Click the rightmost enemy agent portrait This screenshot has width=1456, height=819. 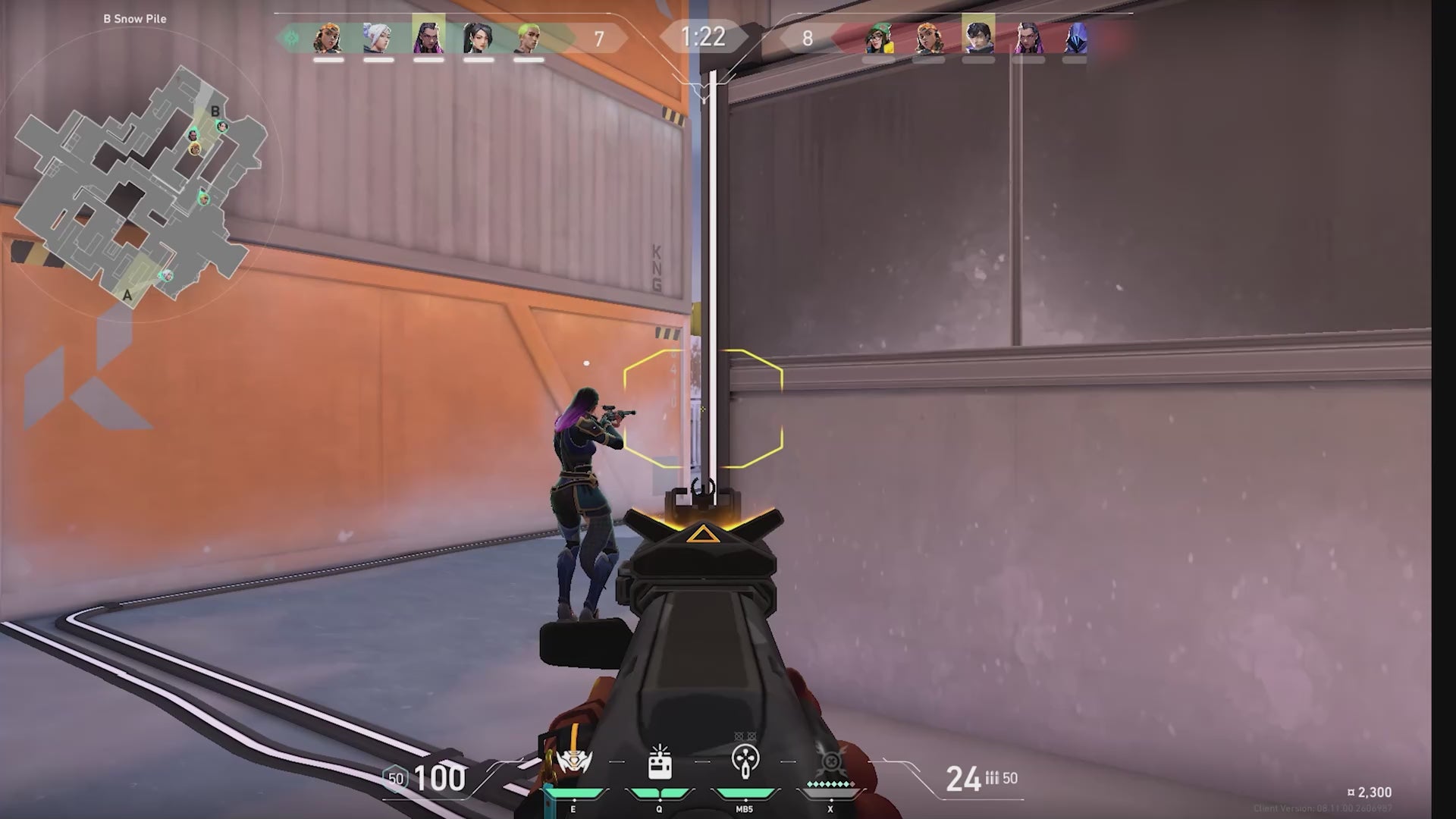click(1076, 38)
